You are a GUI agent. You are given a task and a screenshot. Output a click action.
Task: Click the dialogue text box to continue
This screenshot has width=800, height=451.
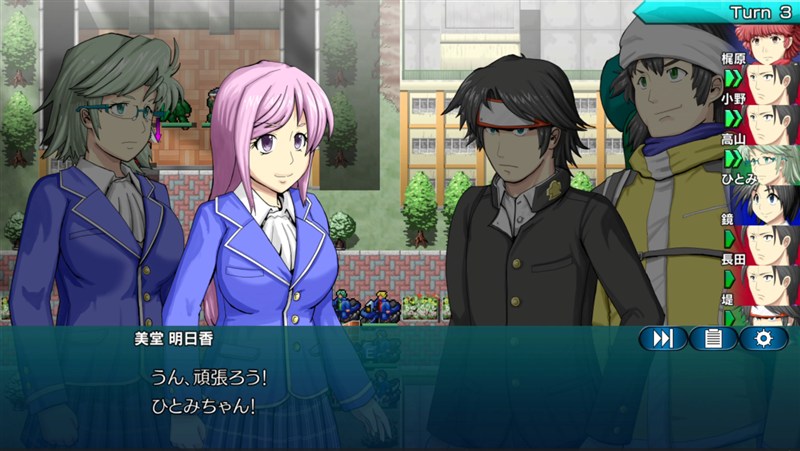point(400,395)
